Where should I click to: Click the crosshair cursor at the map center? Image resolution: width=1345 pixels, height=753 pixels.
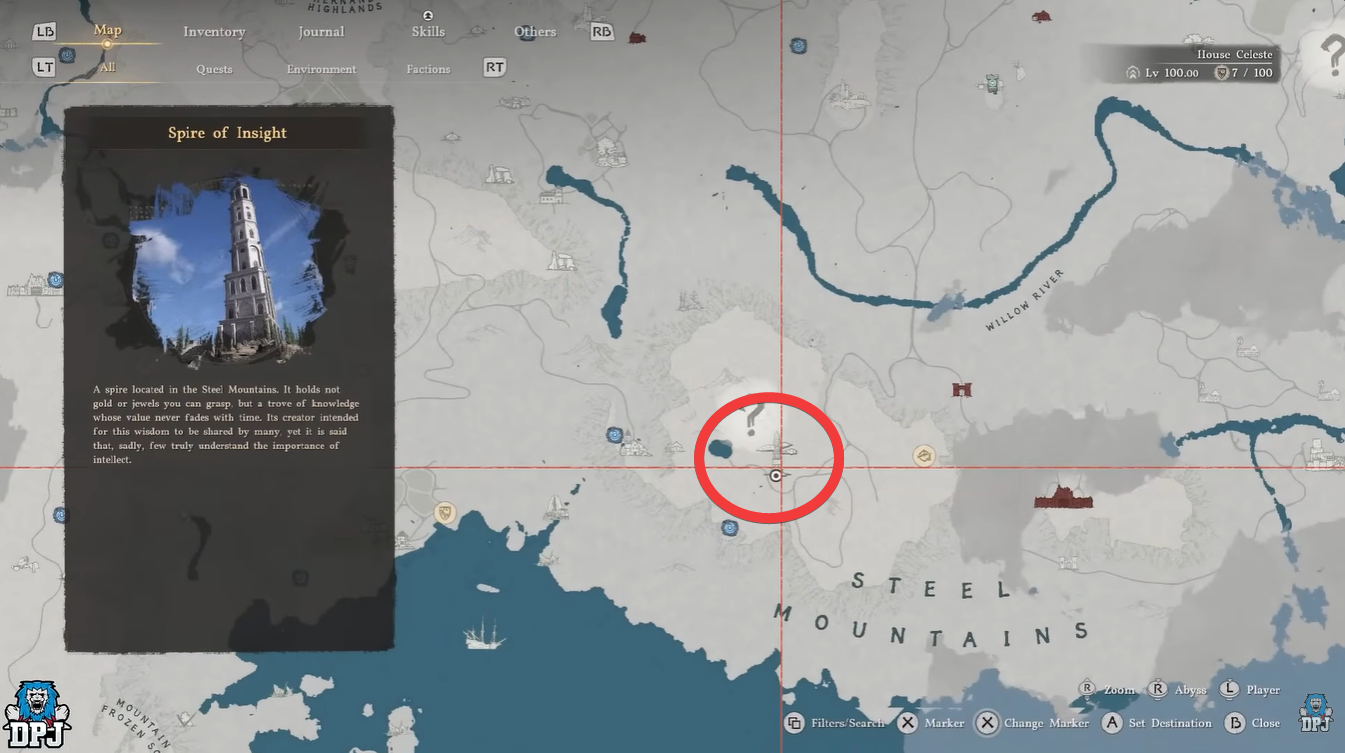[x=777, y=476]
